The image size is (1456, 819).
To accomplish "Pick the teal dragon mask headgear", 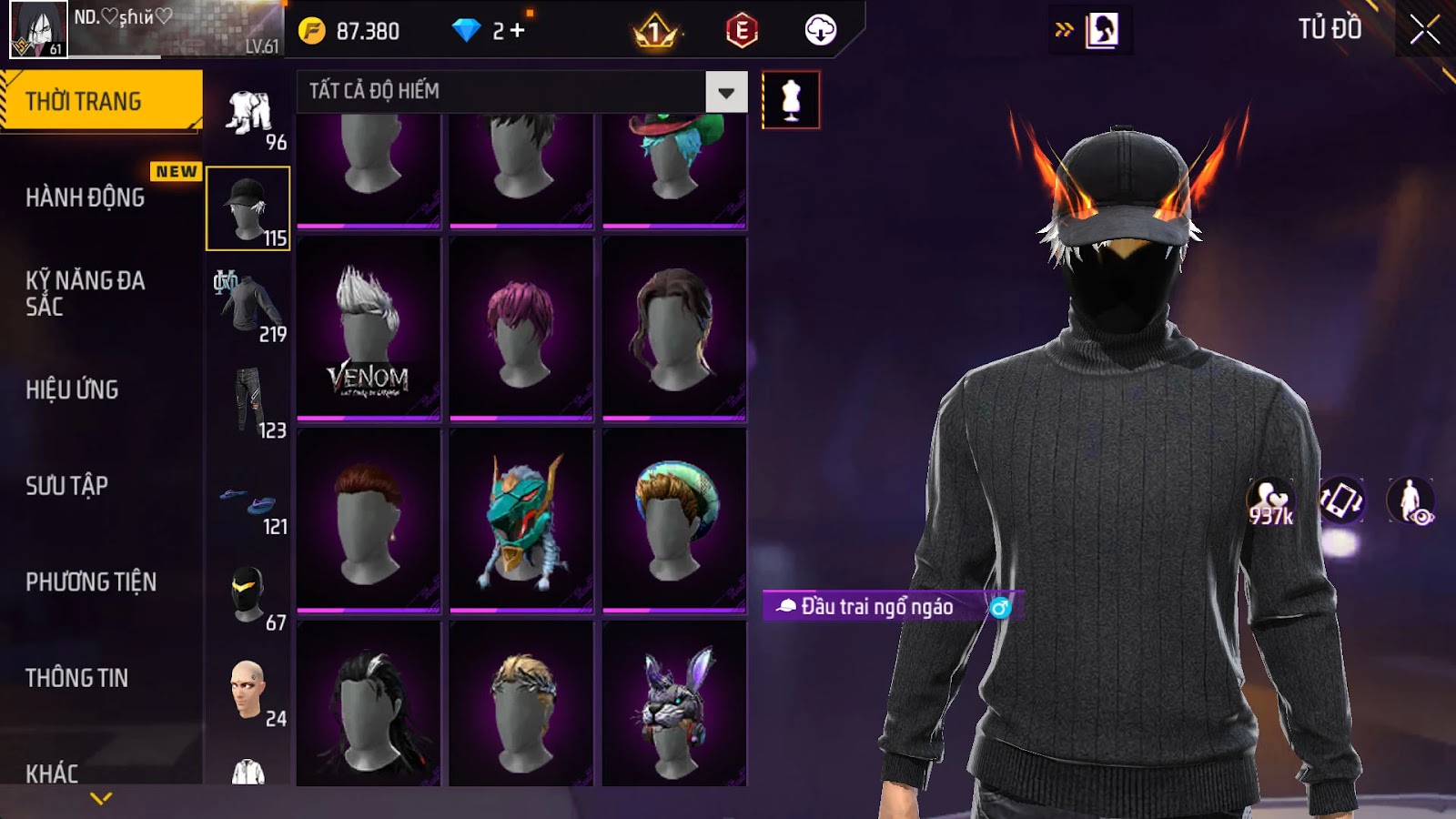I will [x=521, y=521].
